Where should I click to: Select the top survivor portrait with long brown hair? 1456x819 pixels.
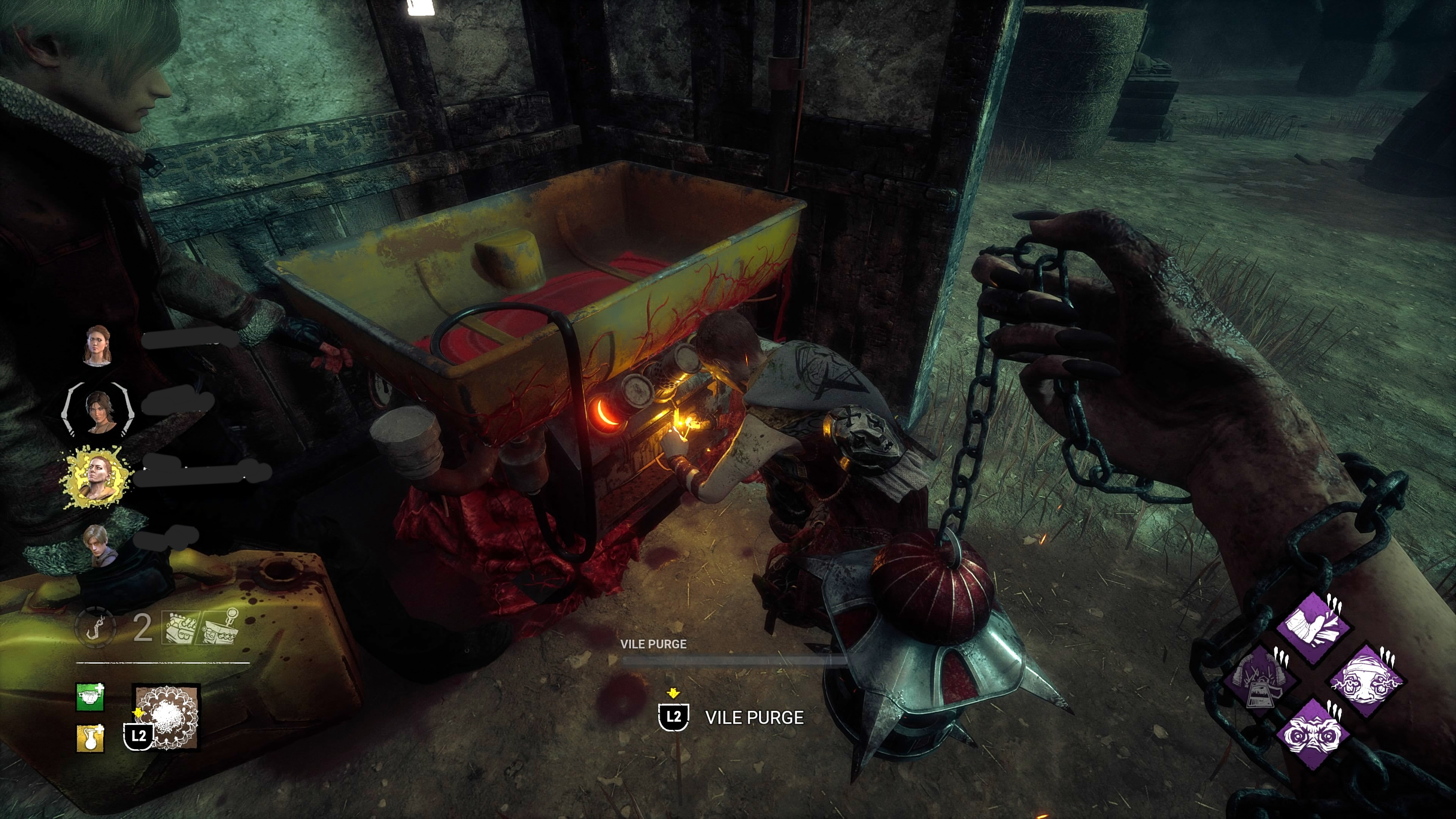98,345
